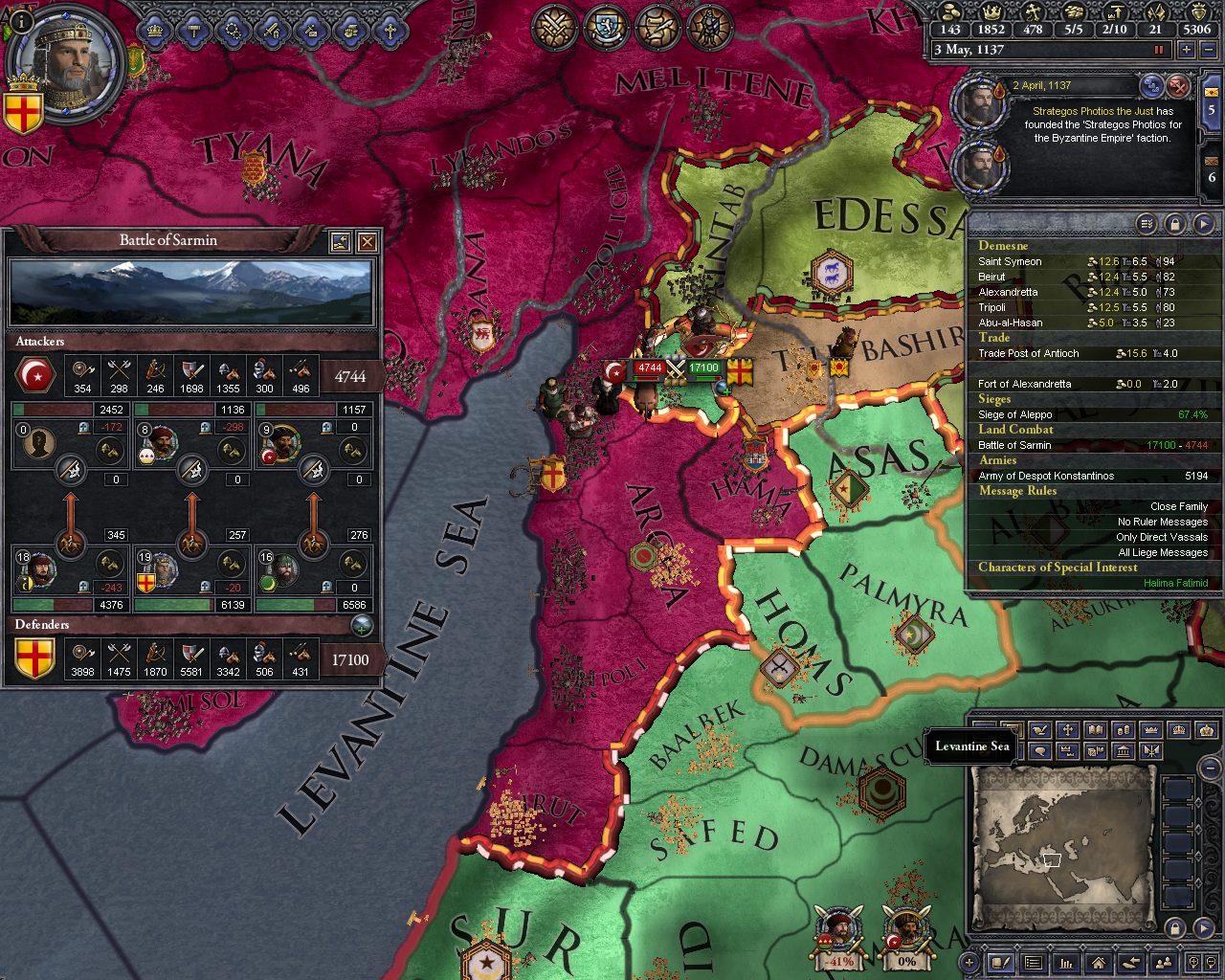Open the economy map mode coins icon

(x=1125, y=730)
